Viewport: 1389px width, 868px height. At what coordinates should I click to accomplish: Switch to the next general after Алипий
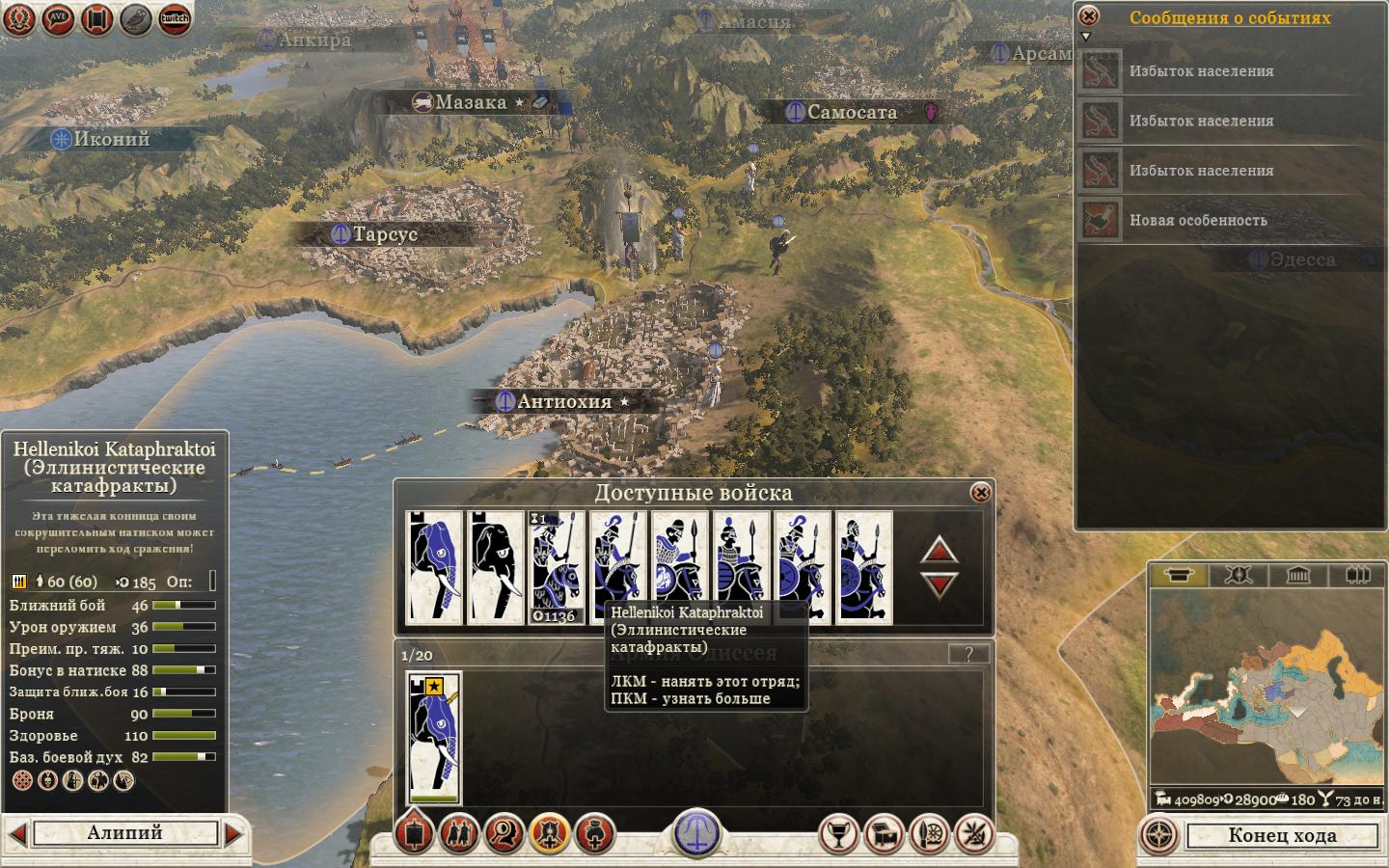[x=233, y=834]
